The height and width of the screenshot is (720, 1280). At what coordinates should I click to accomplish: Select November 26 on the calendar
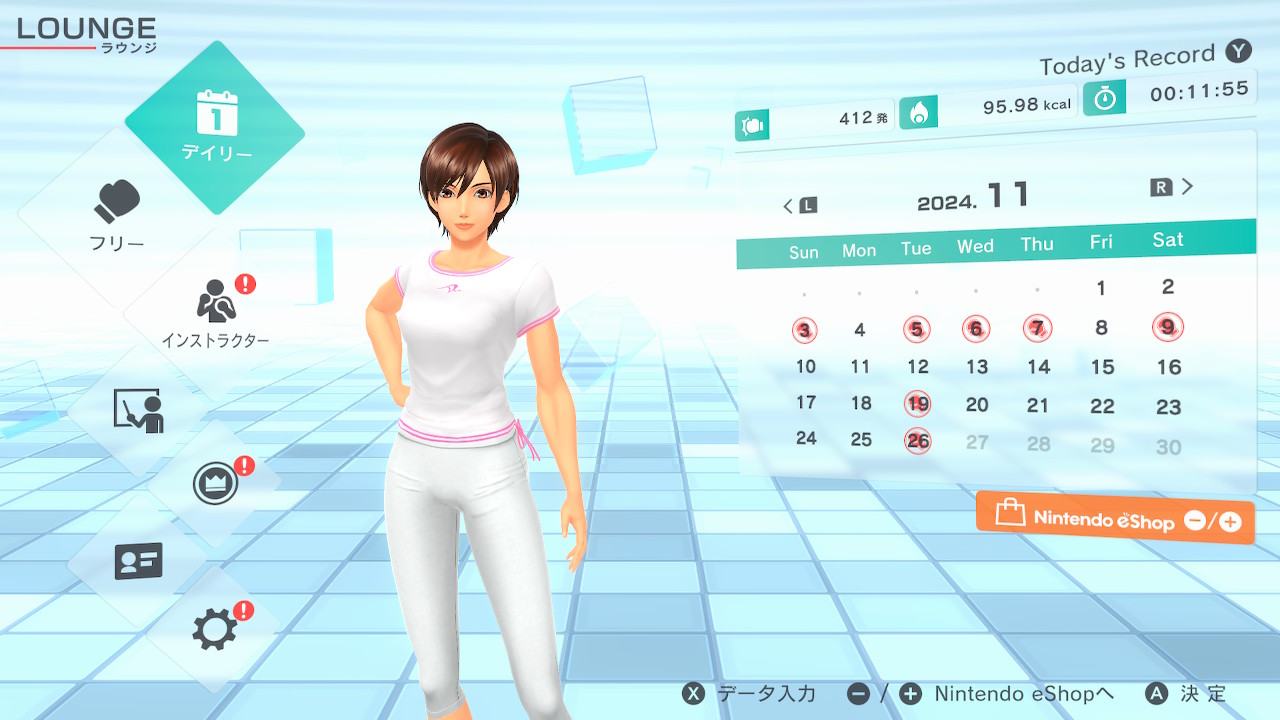[918, 440]
